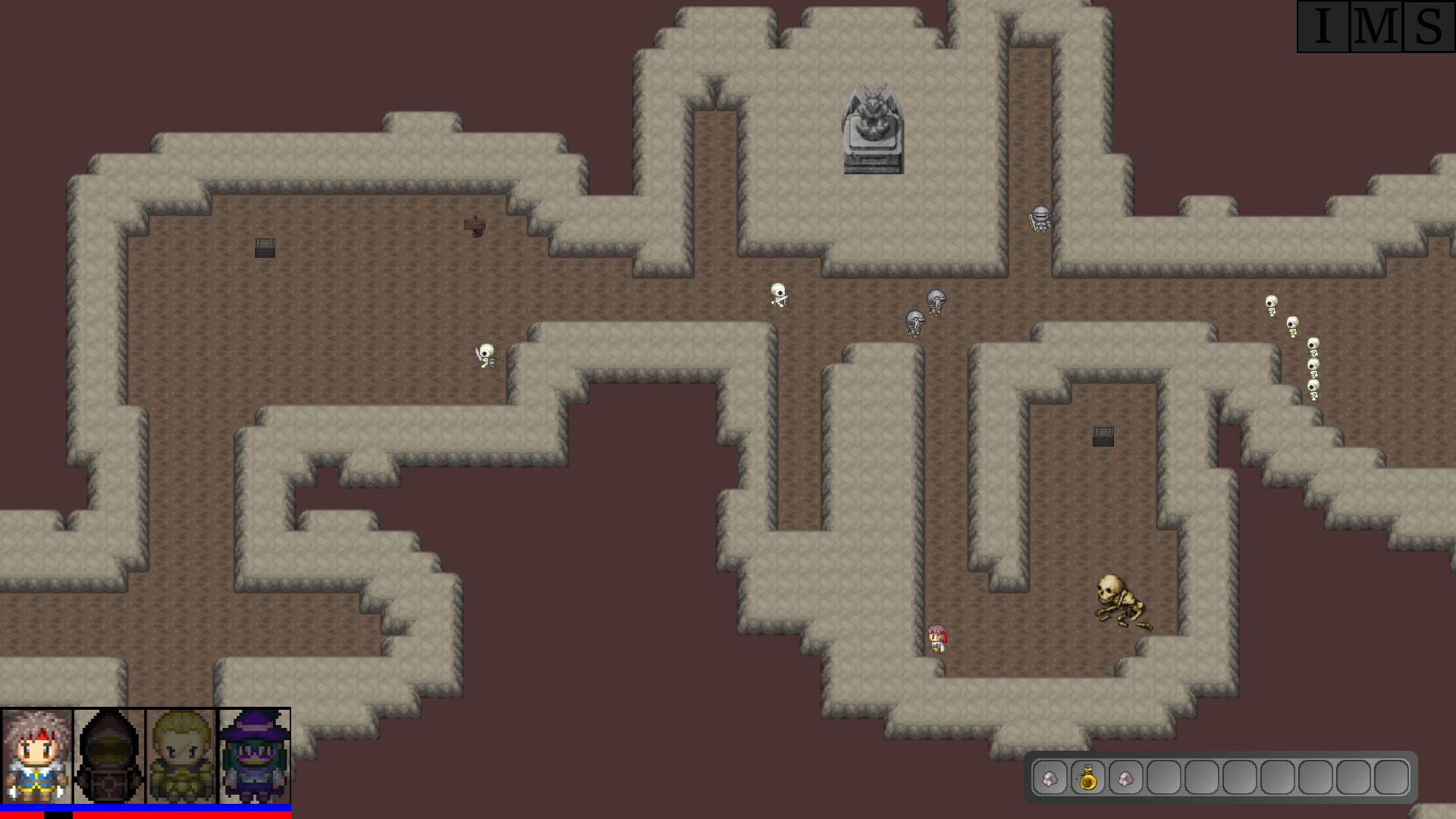Open the "S" button panel
Screen dimensions: 1456x819
1429,27
